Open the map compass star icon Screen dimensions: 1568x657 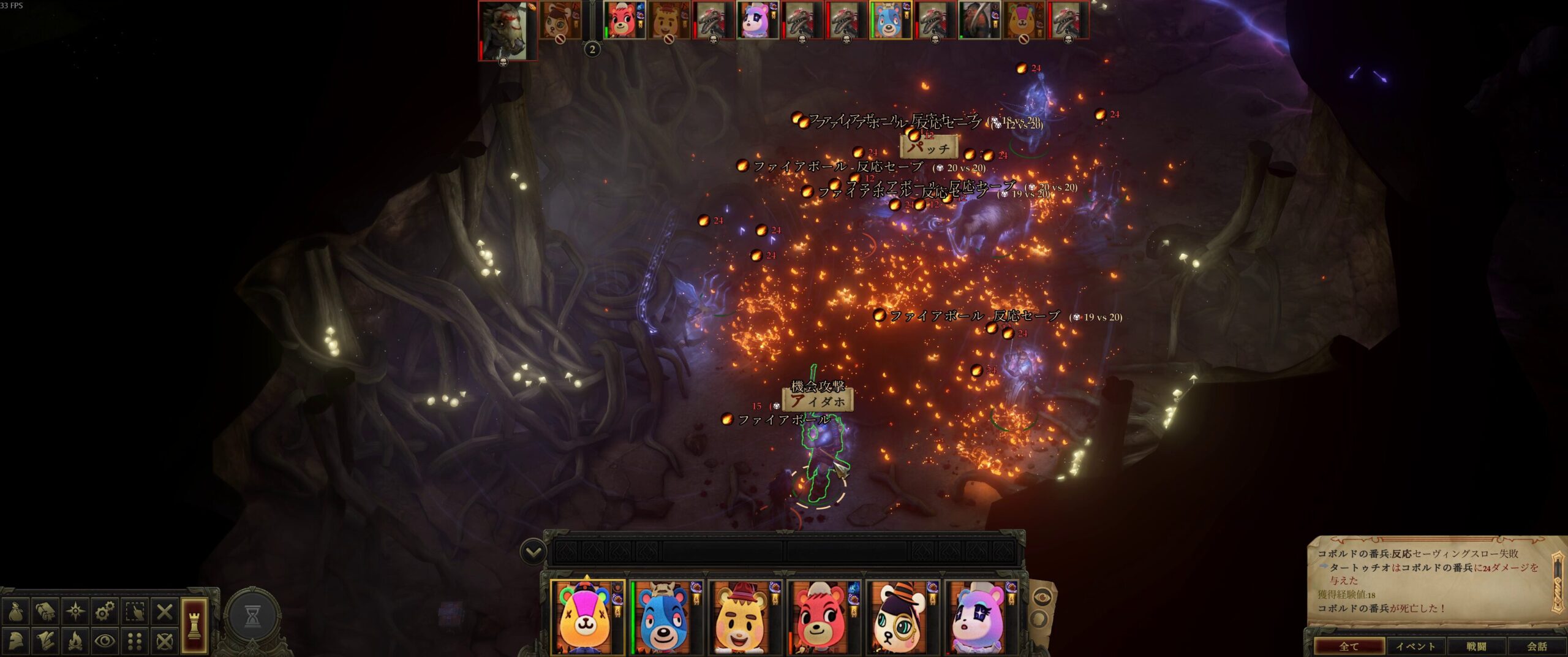point(75,611)
